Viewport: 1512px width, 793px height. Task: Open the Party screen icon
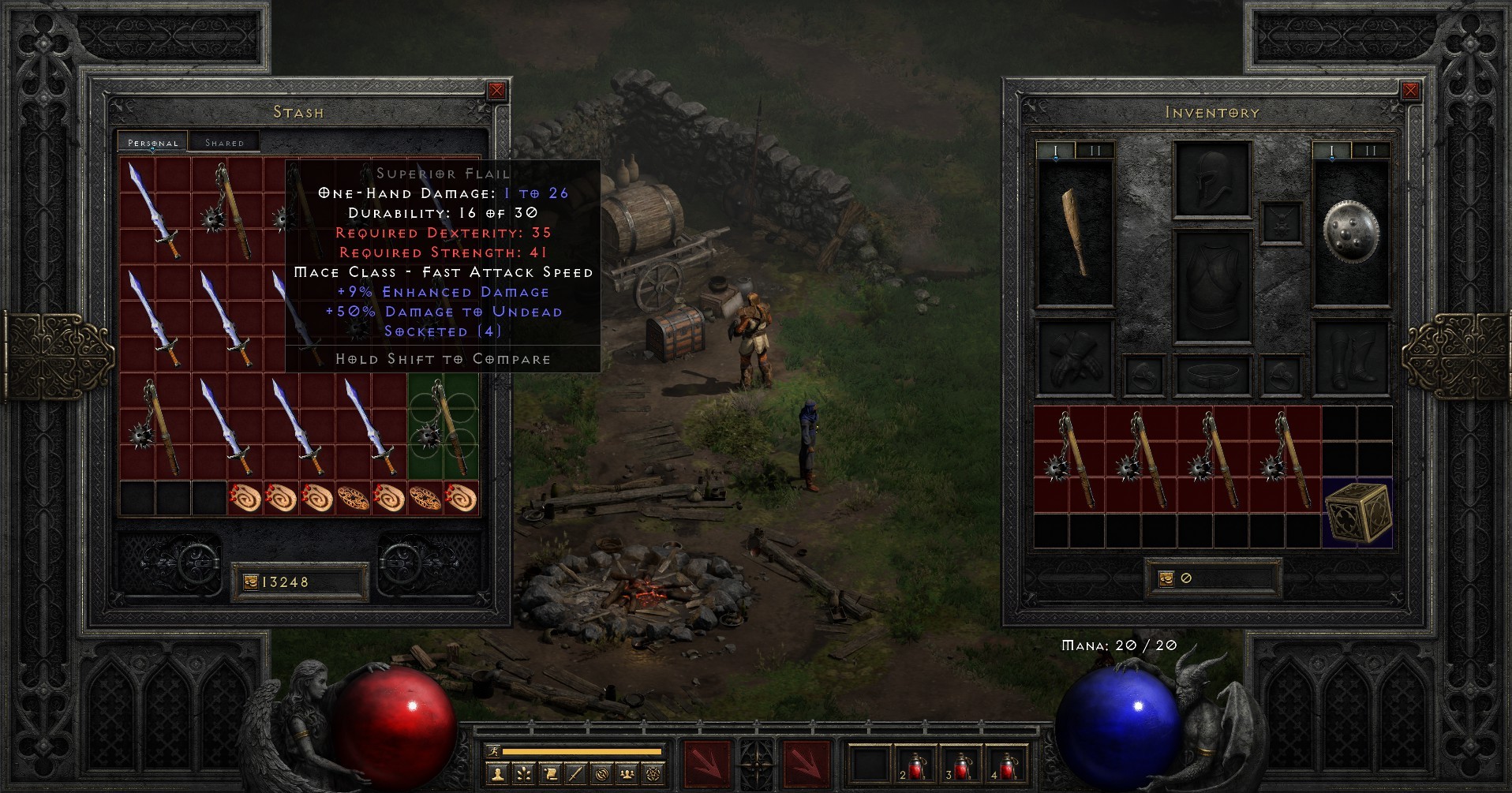pos(627,775)
